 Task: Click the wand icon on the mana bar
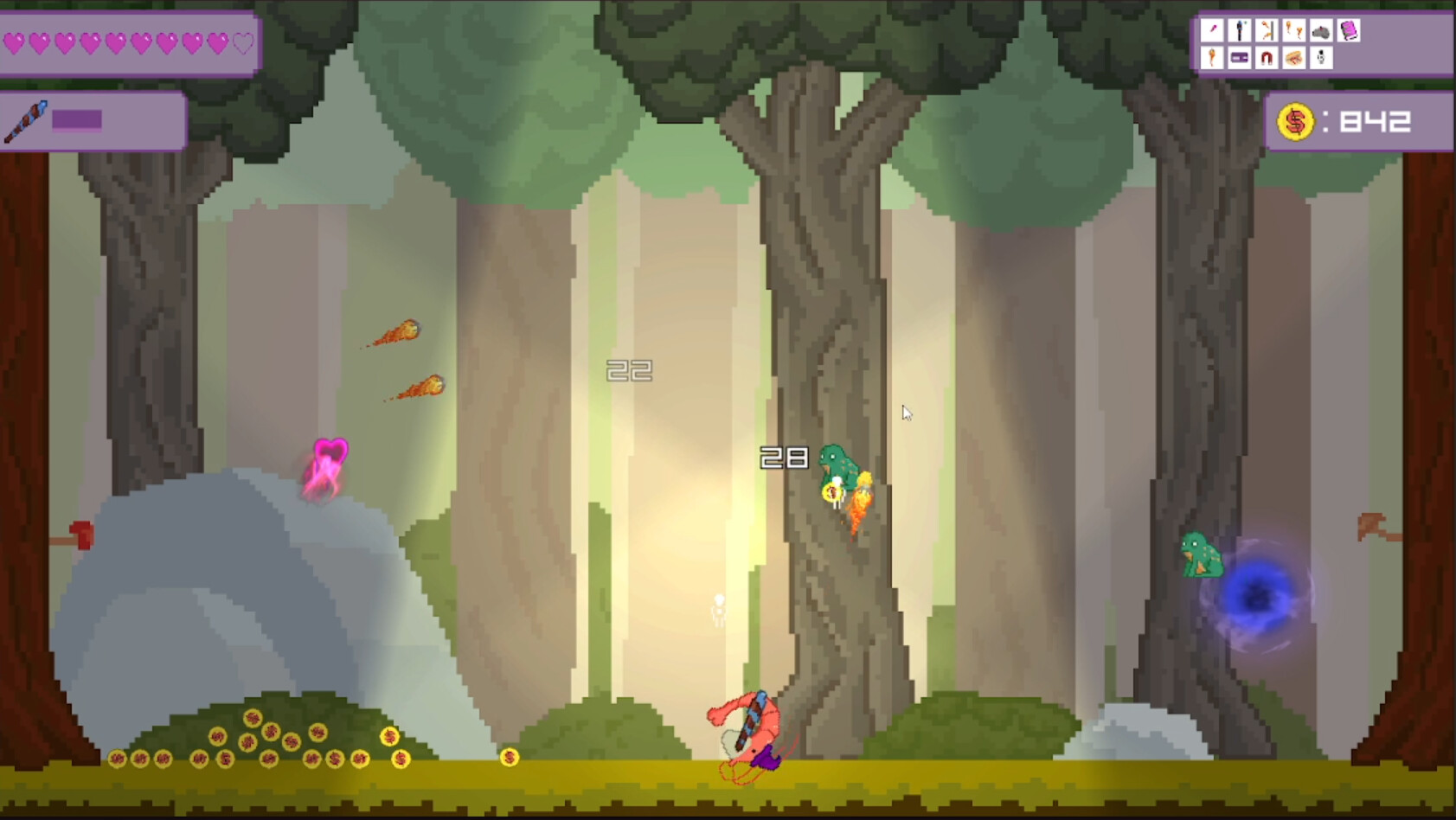pyautogui.click(x=24, y=121)
